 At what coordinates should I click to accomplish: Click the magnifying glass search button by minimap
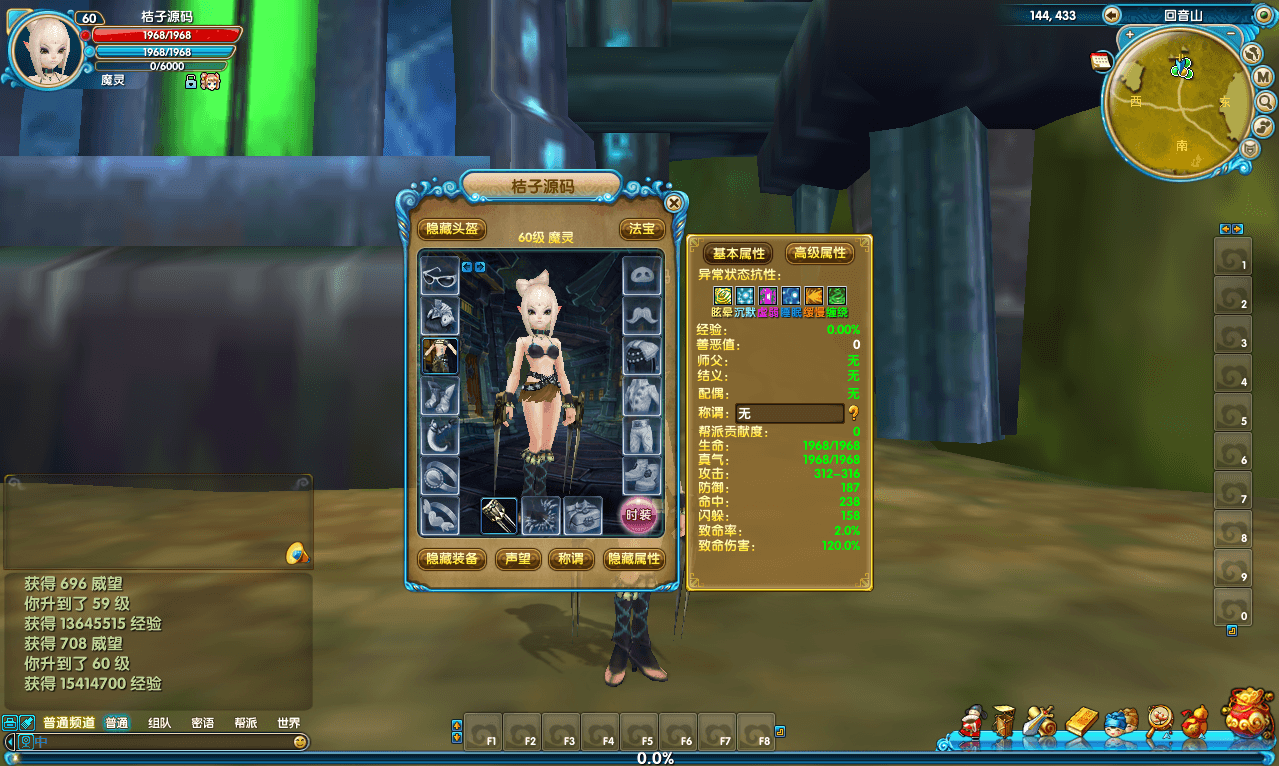pos(1265,101)
